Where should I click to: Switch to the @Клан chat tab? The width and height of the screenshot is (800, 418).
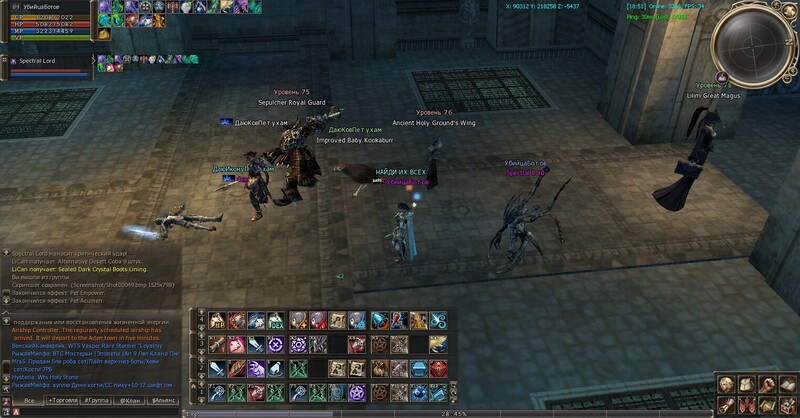[x=130, y=400]
